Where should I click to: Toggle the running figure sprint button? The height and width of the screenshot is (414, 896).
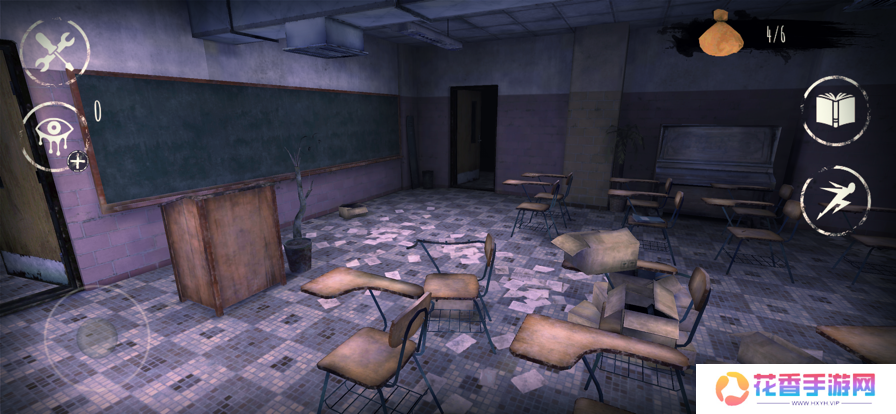pos(834,199)
